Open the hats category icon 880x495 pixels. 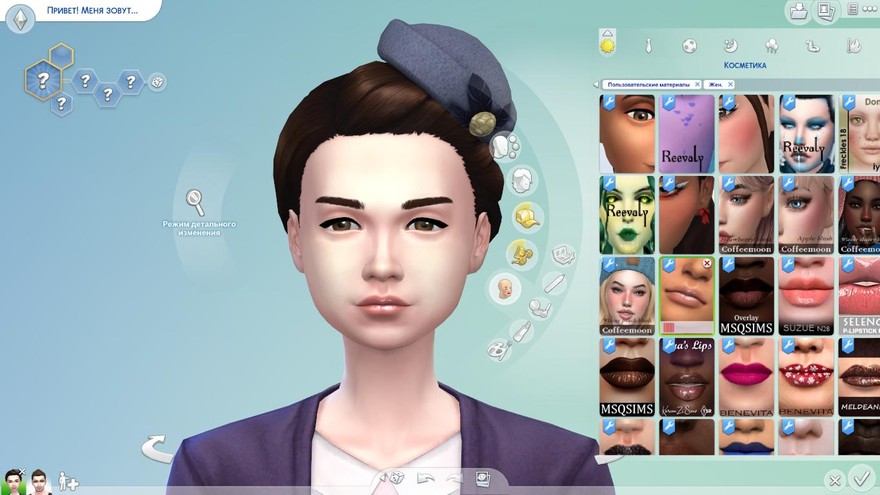point(527,216)
